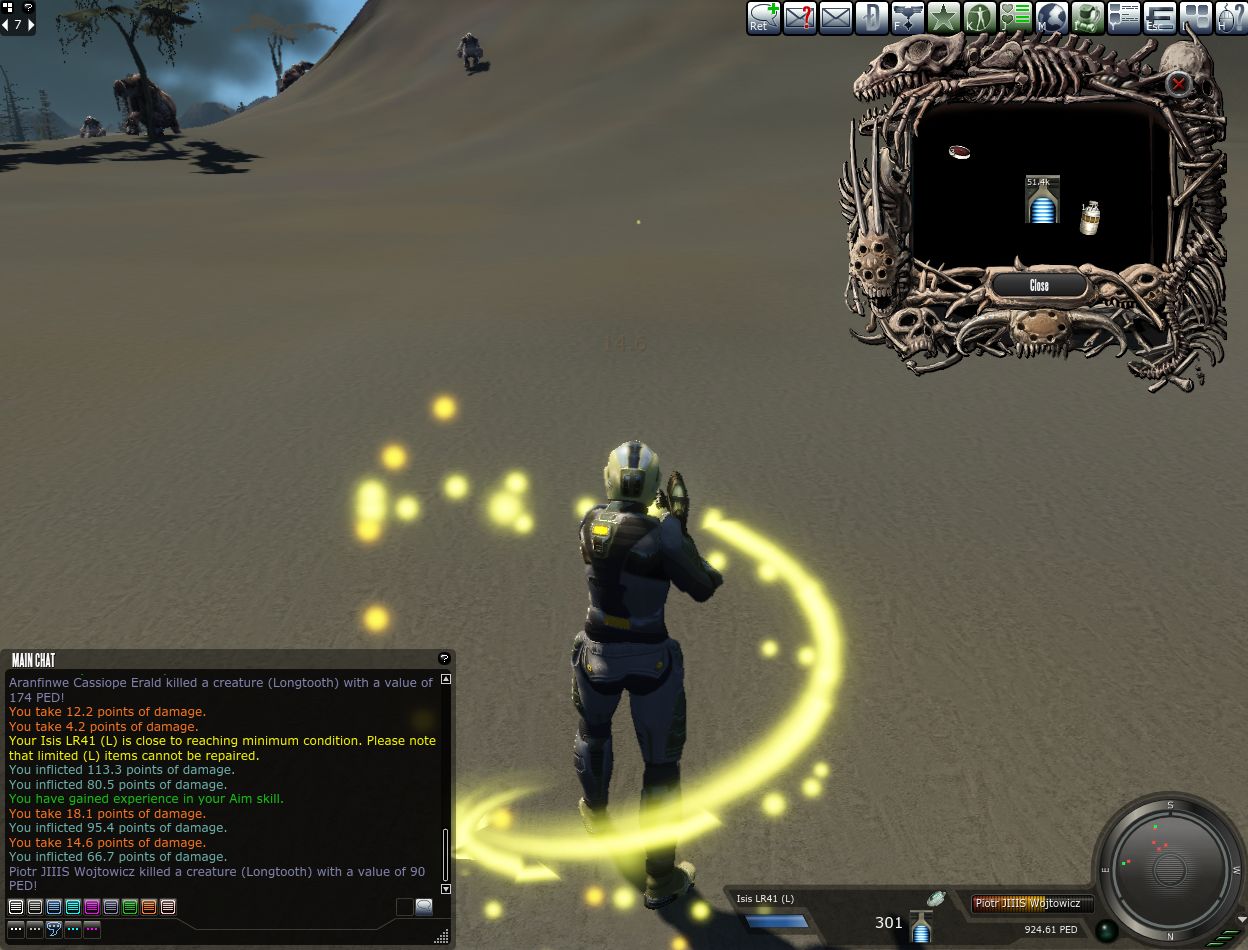This screenshot has width=1248, height=950.
Task: Open the mouse help icon in toolbar
Action: 1231,18
